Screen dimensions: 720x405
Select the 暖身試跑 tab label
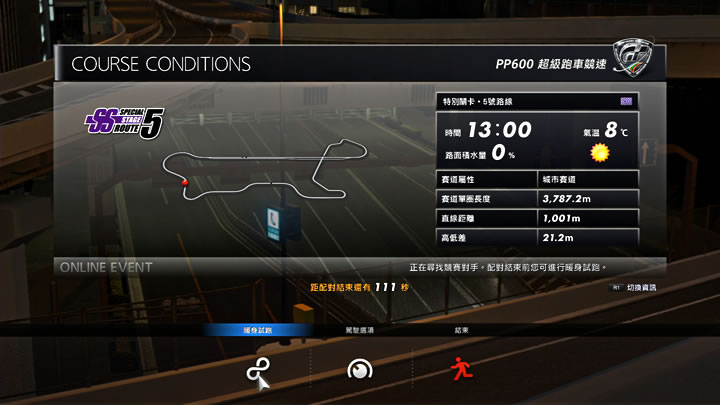click(x=257, y=330)
